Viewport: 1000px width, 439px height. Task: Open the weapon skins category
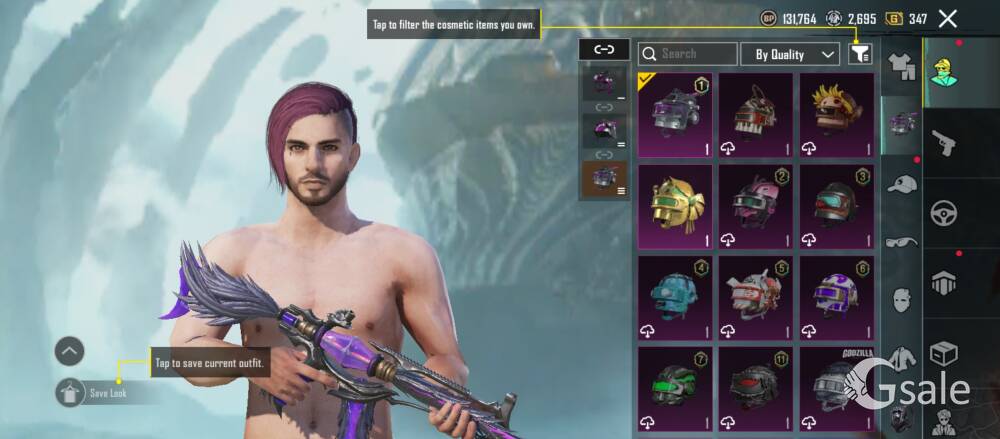[x=943, y=143]
